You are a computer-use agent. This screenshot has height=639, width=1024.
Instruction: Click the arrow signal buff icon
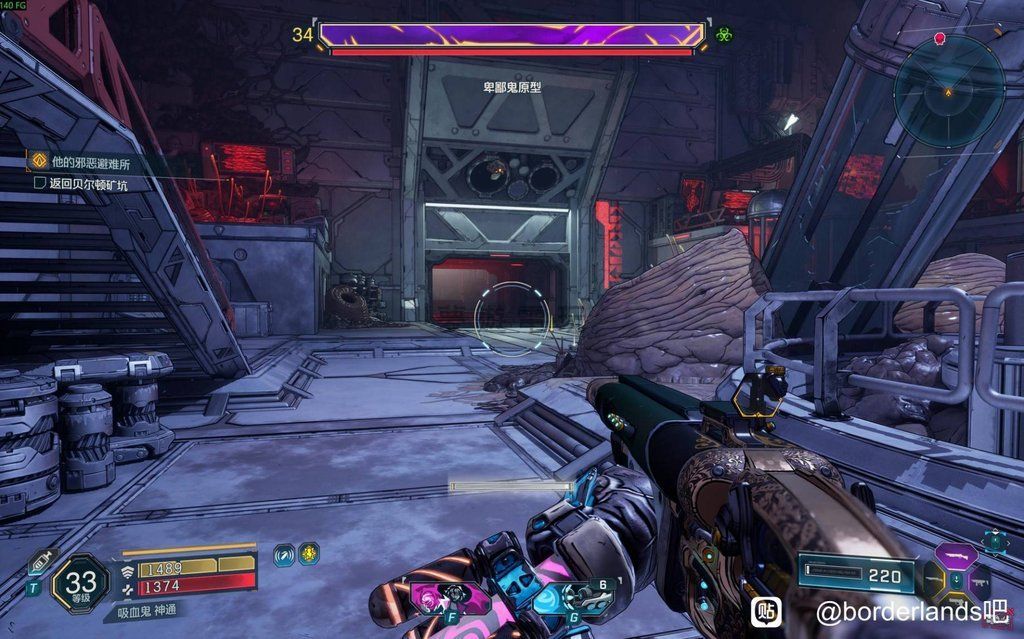[284, 553]
